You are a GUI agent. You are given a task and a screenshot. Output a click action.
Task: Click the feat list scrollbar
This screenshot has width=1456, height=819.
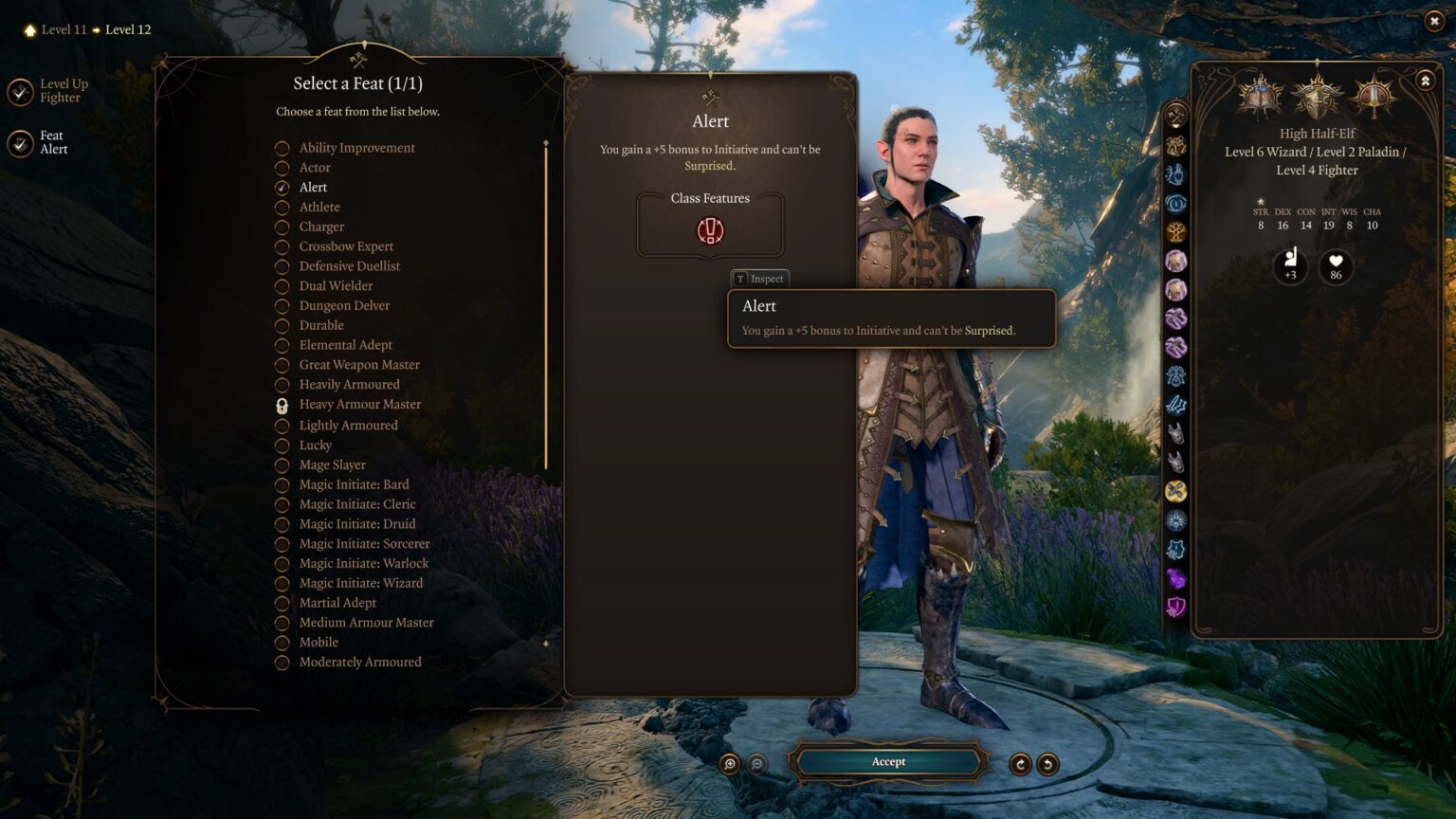point(545,303)
